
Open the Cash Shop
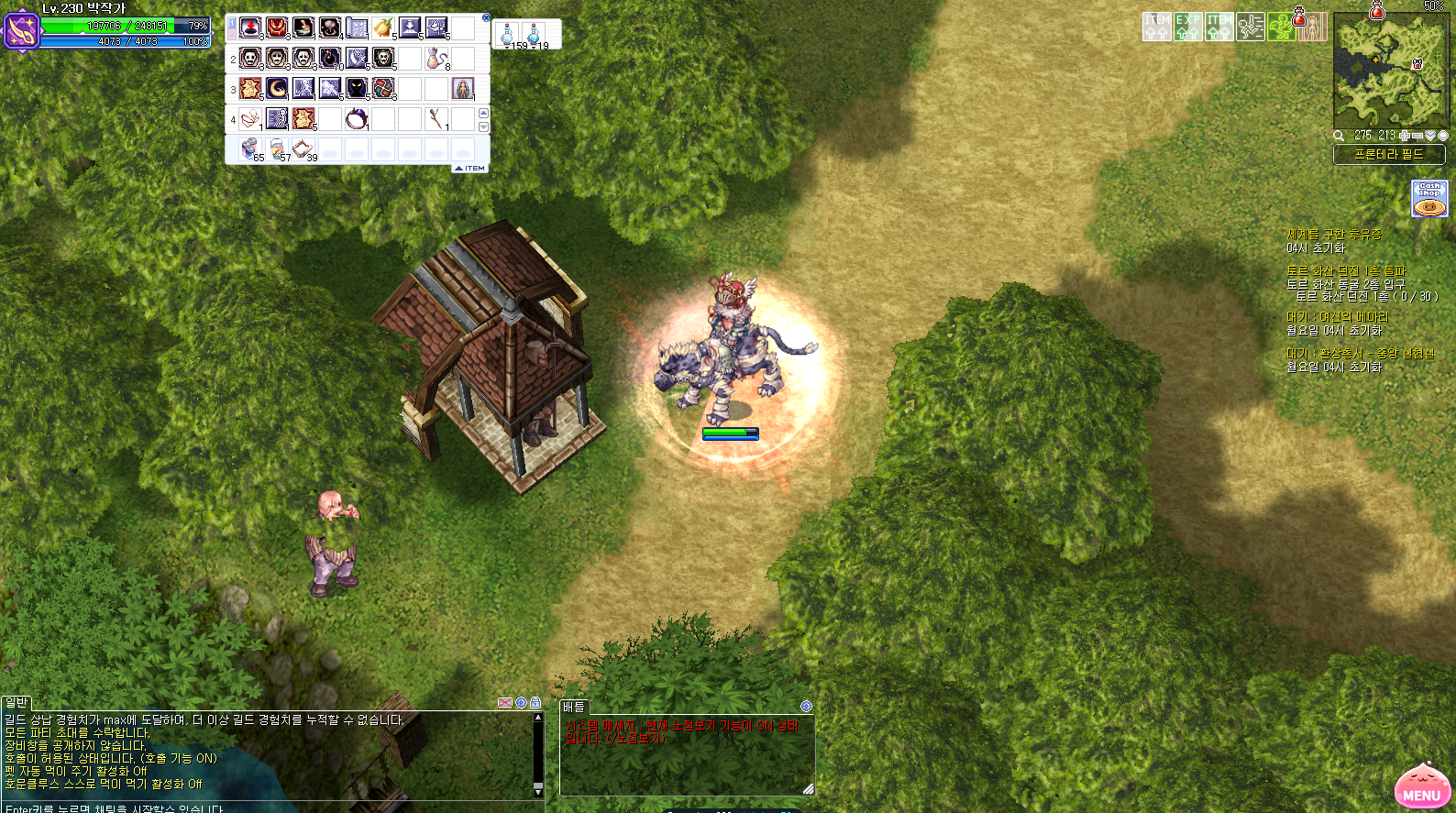(1428, 199)
